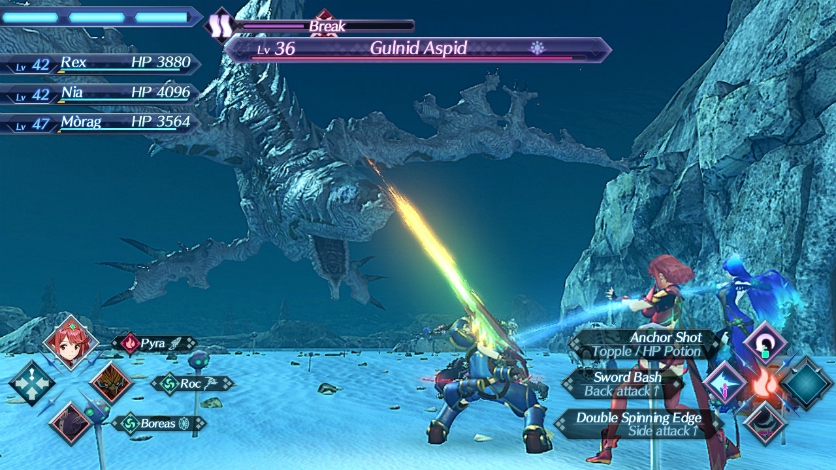Switch to the Boreas blade portrait
Screen dimensions: 836x470
(x=70, y=422)
